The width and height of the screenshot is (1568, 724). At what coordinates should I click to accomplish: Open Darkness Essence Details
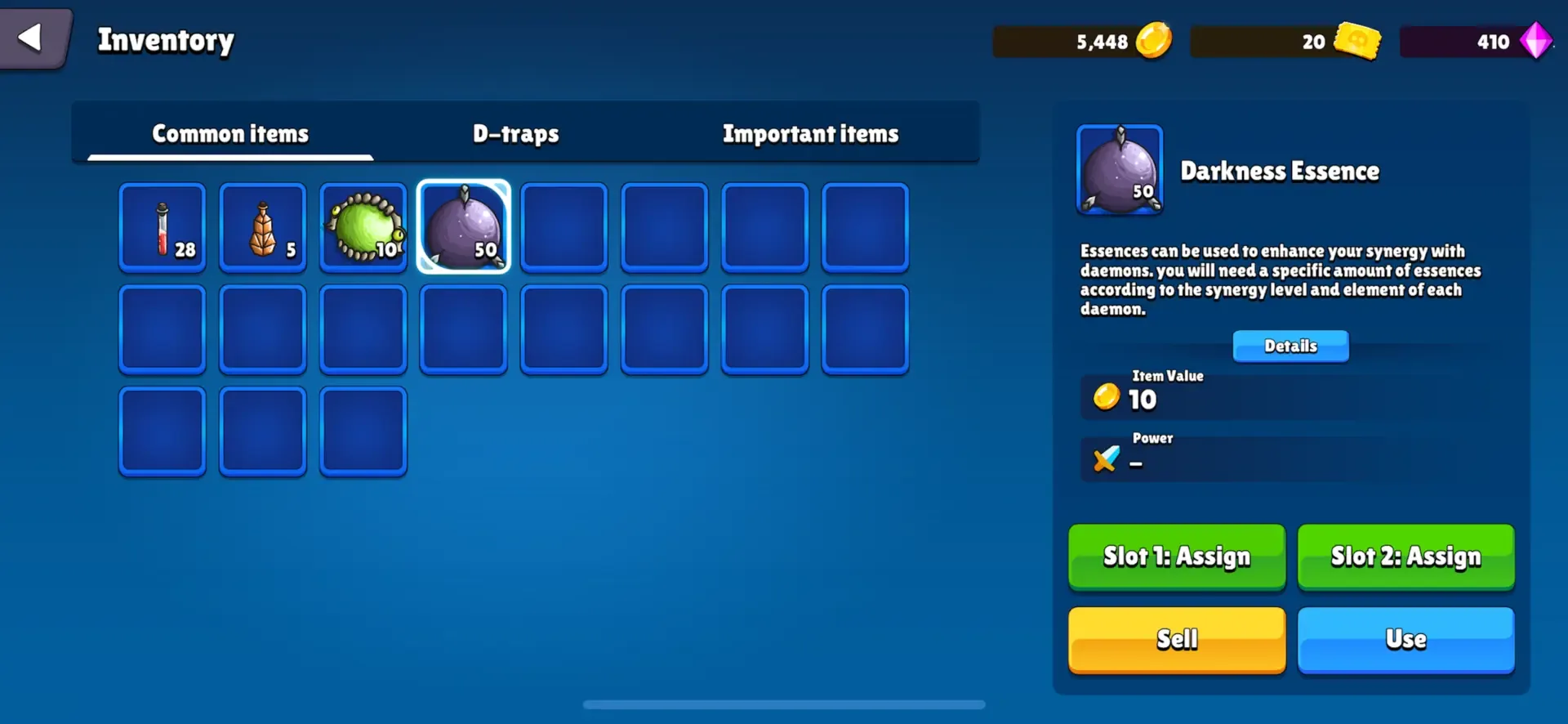click(1290, 346)
